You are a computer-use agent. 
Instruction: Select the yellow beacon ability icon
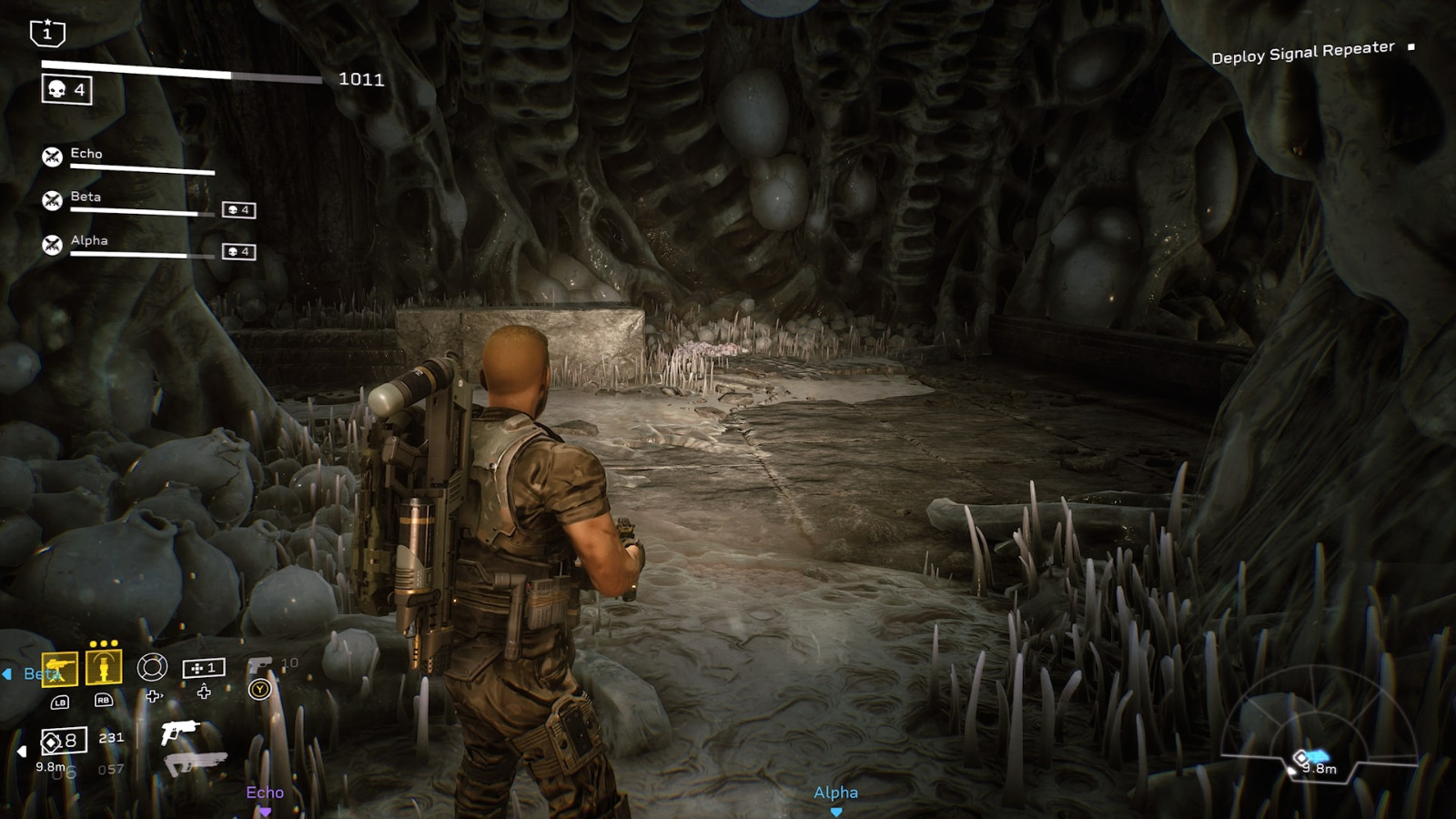pos(104,668)
